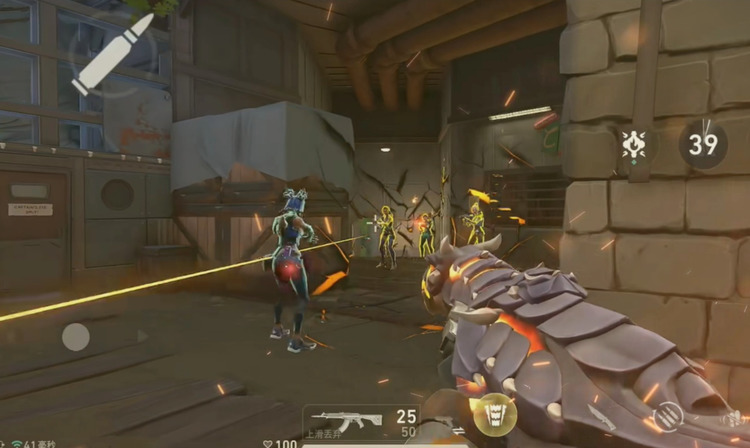
Task: Activate the flame ability icon
Action: tap(633, 145)
